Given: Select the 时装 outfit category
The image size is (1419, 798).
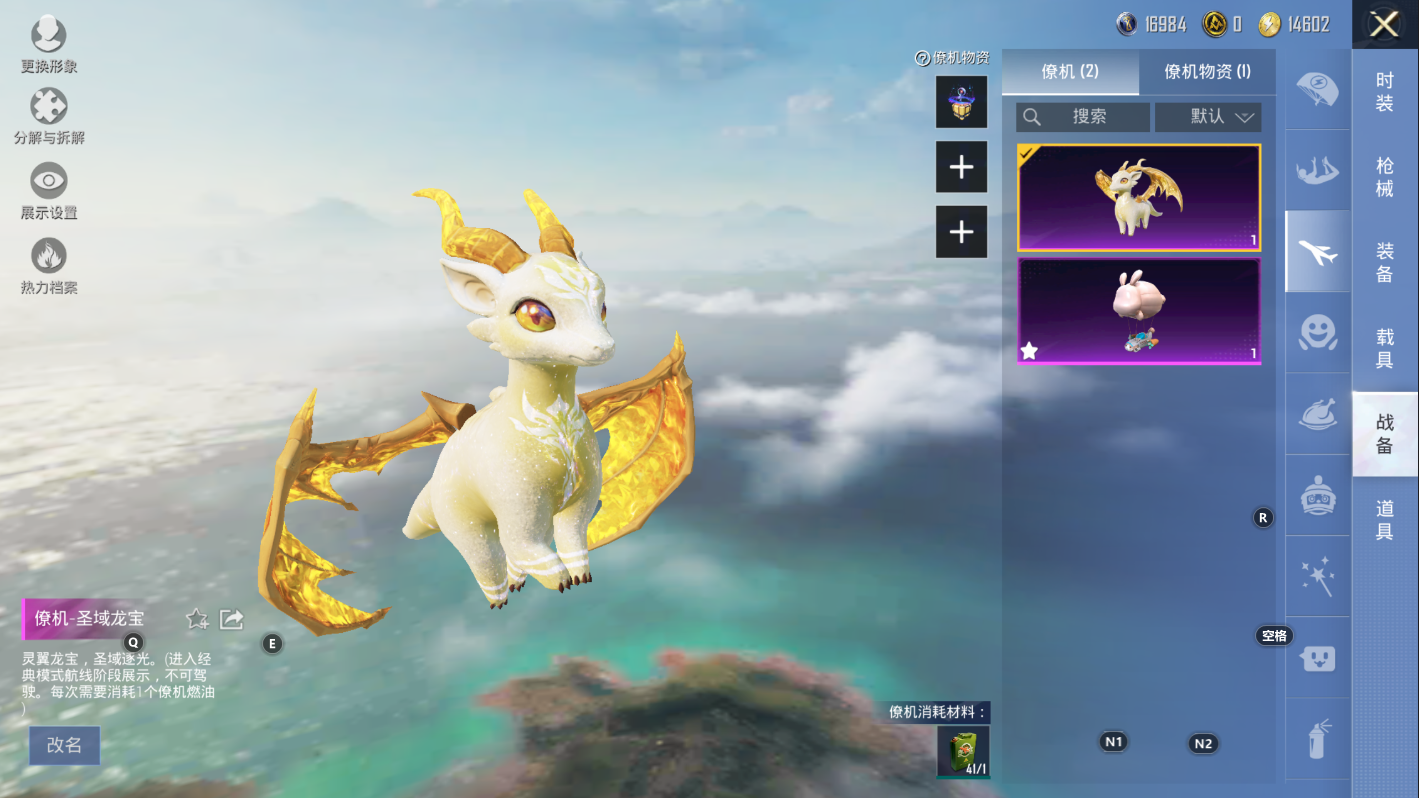Looking at the screenshot, I should point(1384,92).
